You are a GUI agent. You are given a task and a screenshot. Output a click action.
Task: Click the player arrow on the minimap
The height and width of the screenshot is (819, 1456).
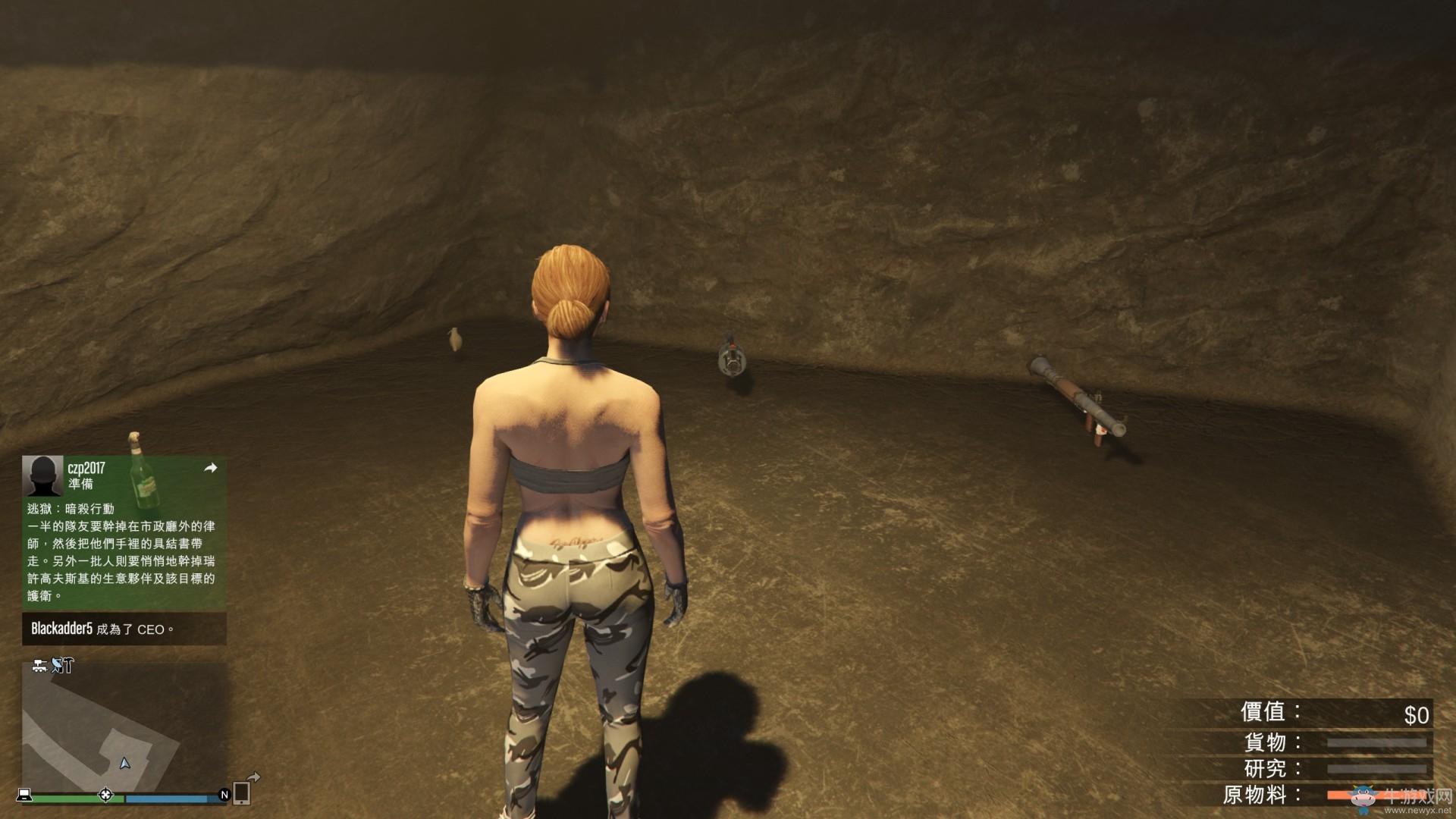pyautogui.click(x=125, y=763)
